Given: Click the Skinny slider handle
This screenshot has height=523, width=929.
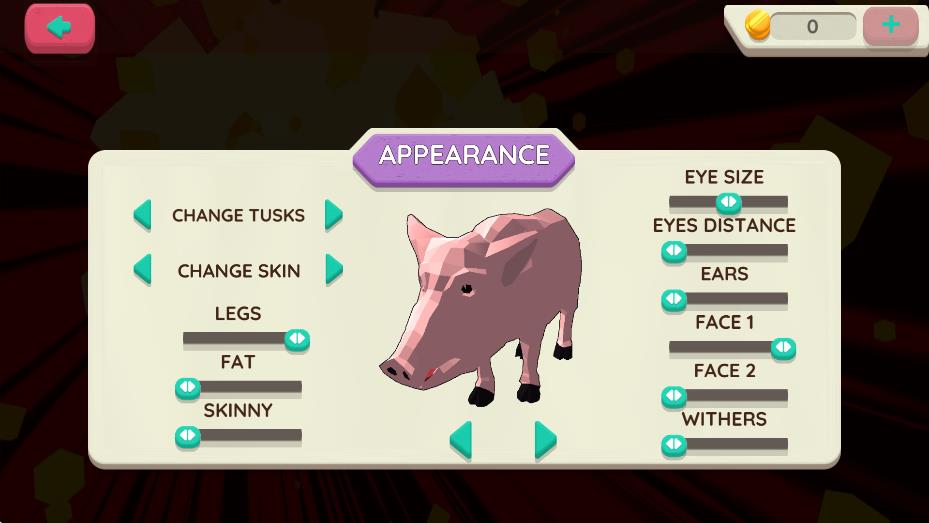Looking at the screenshot, I should (x=188, y=436).
